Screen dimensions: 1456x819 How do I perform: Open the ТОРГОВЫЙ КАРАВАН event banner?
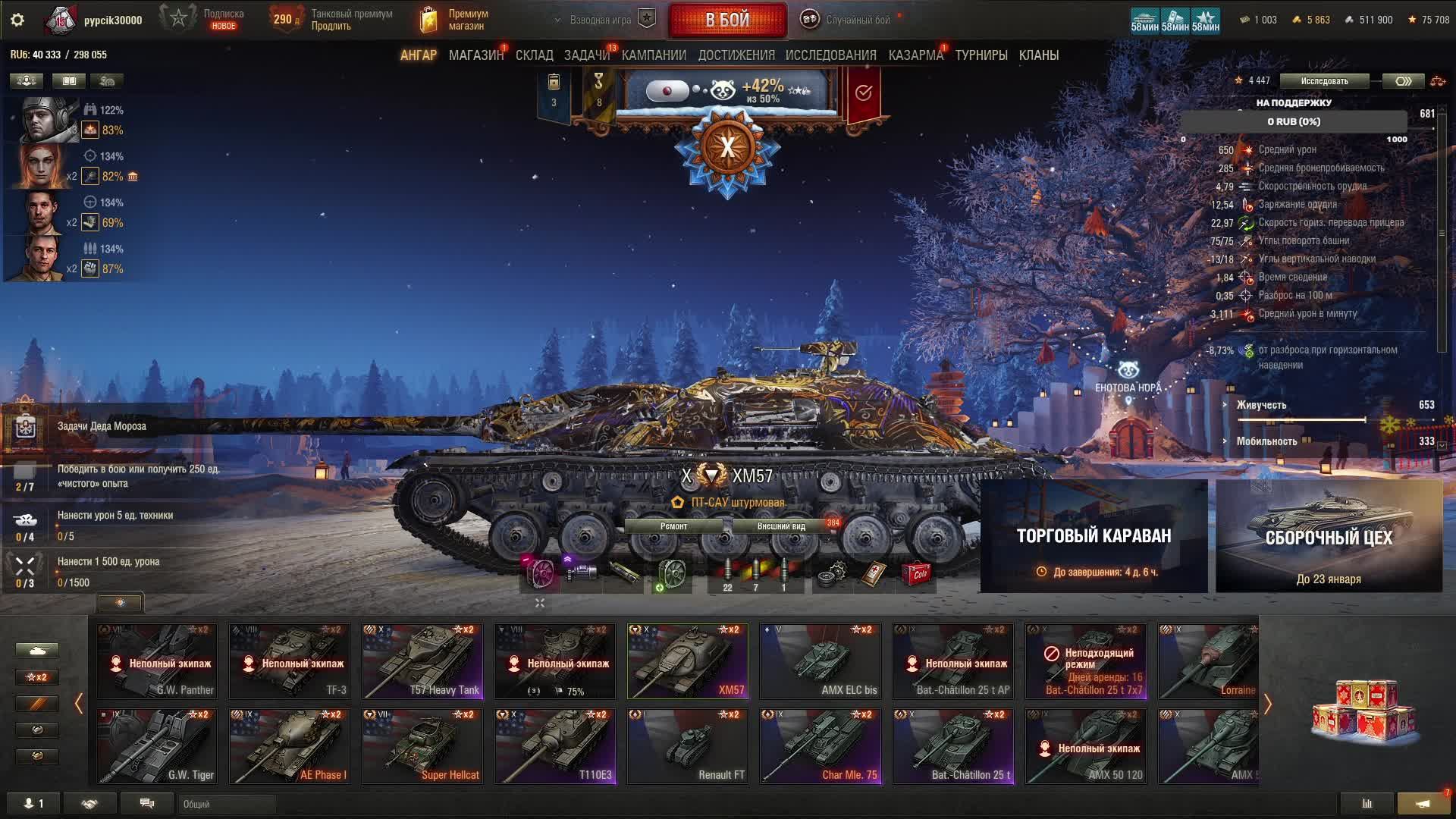1094,536
